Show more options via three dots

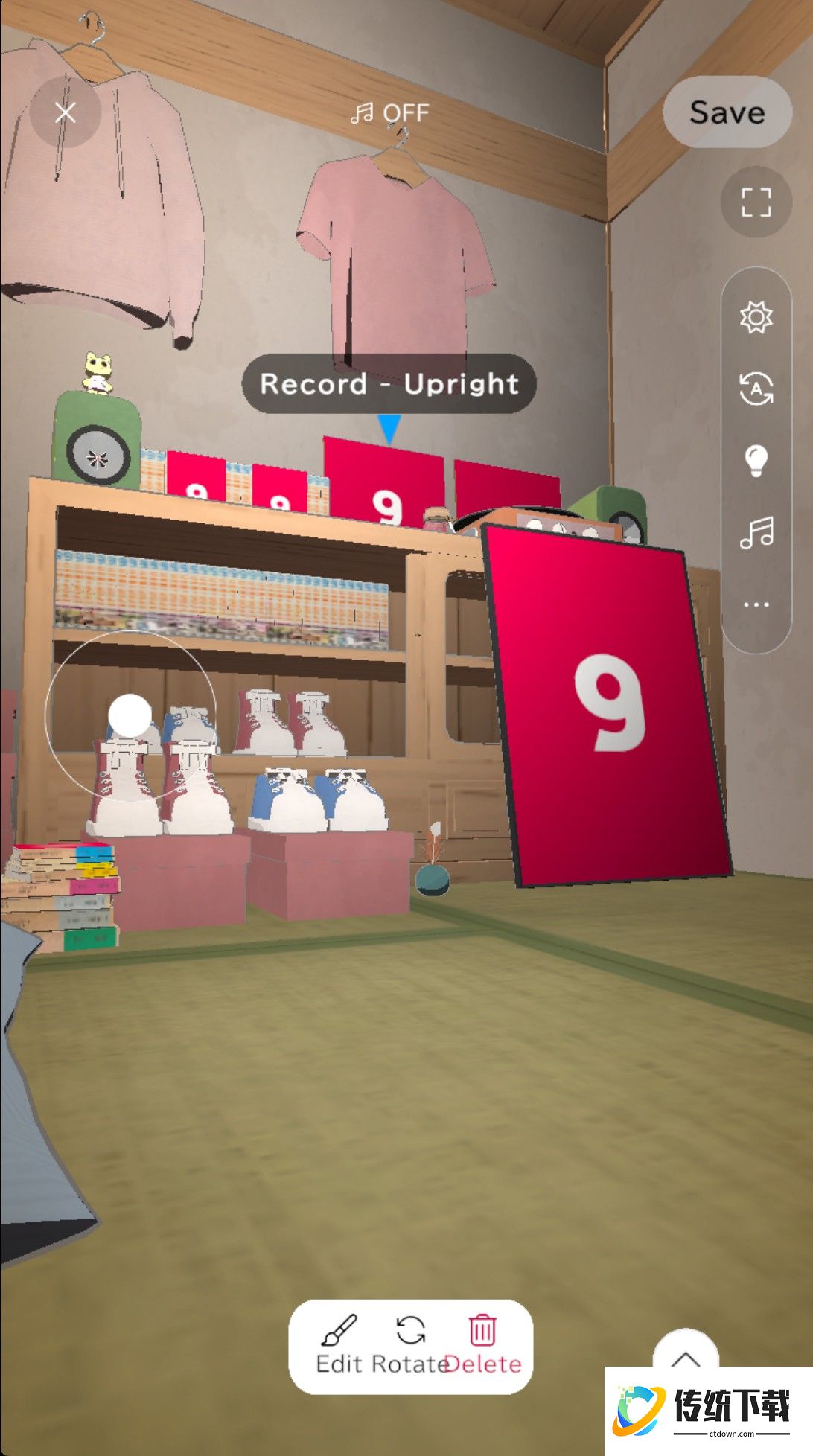click(756, 604)
